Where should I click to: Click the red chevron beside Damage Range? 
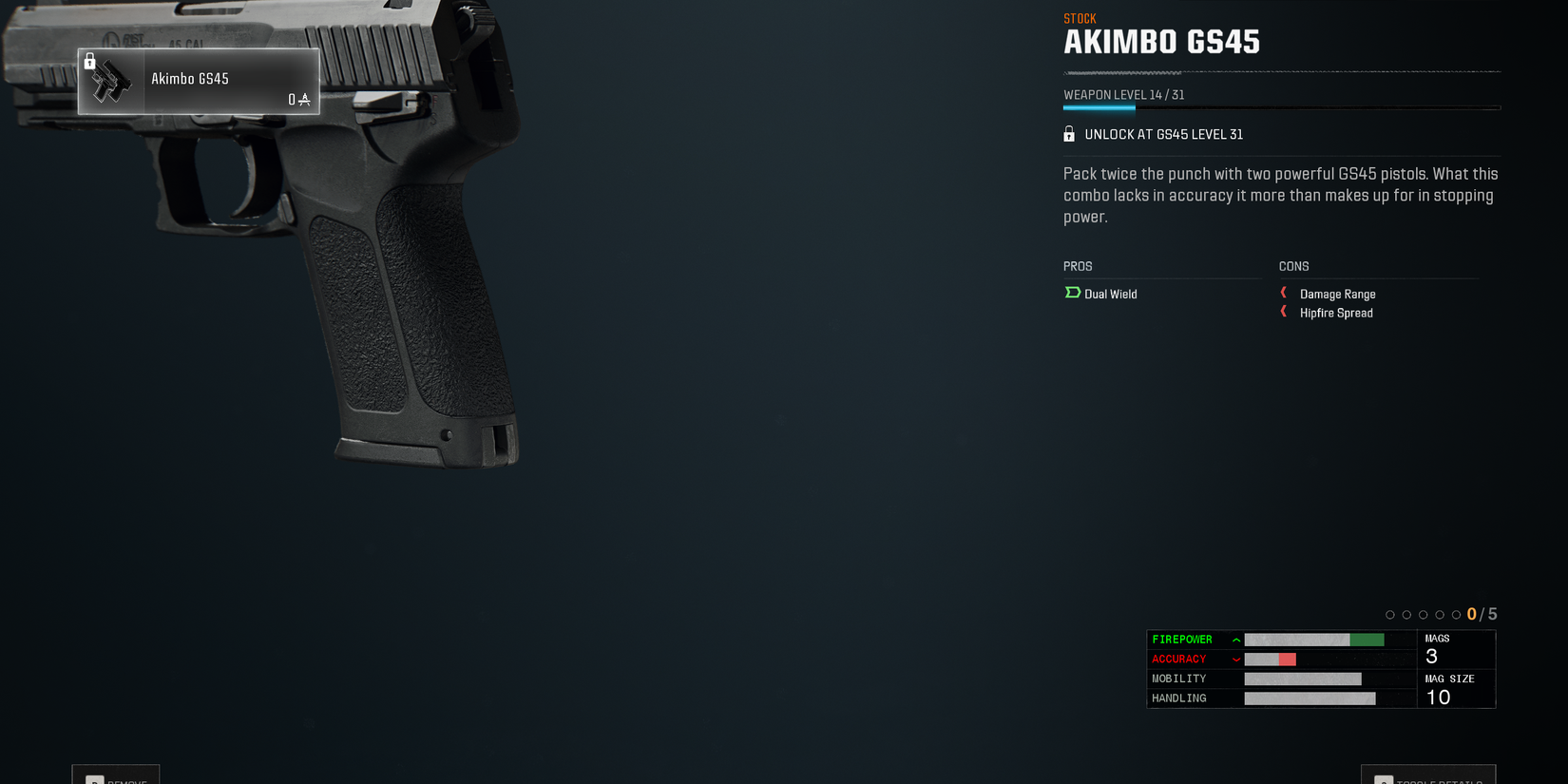(1284, 294)
